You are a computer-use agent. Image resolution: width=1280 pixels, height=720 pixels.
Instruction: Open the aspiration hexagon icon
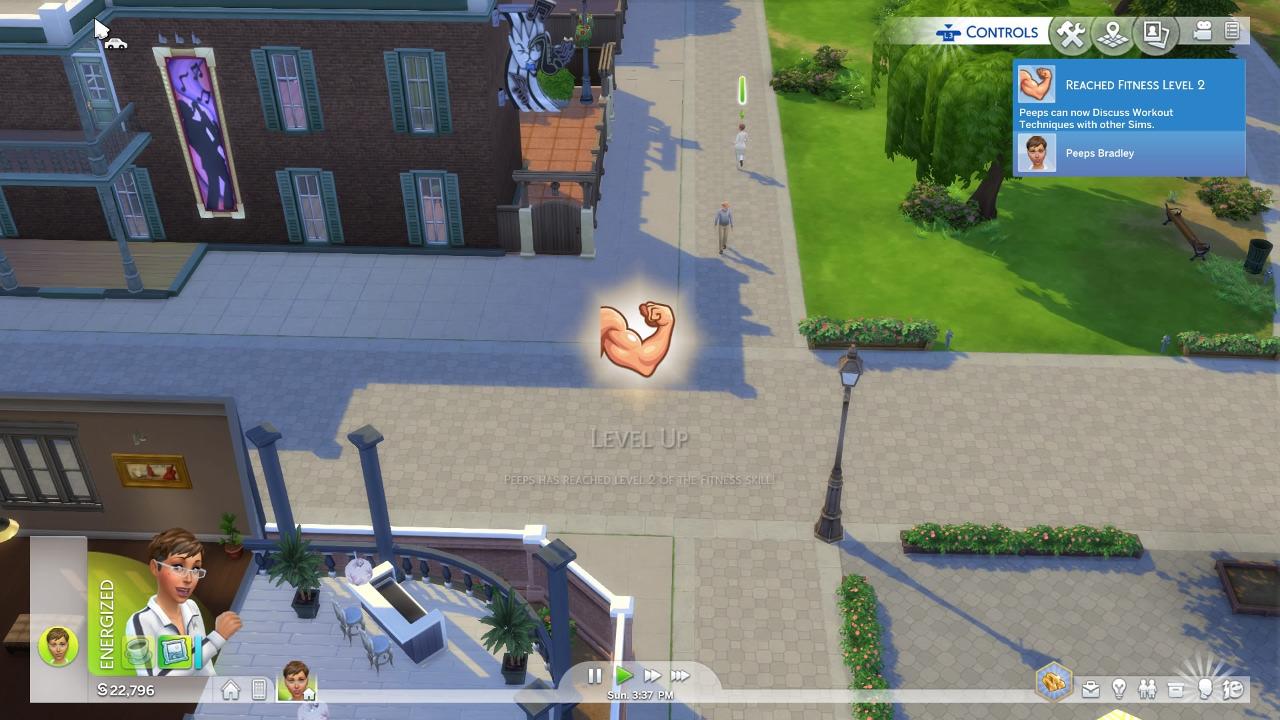pos(1053,684)
